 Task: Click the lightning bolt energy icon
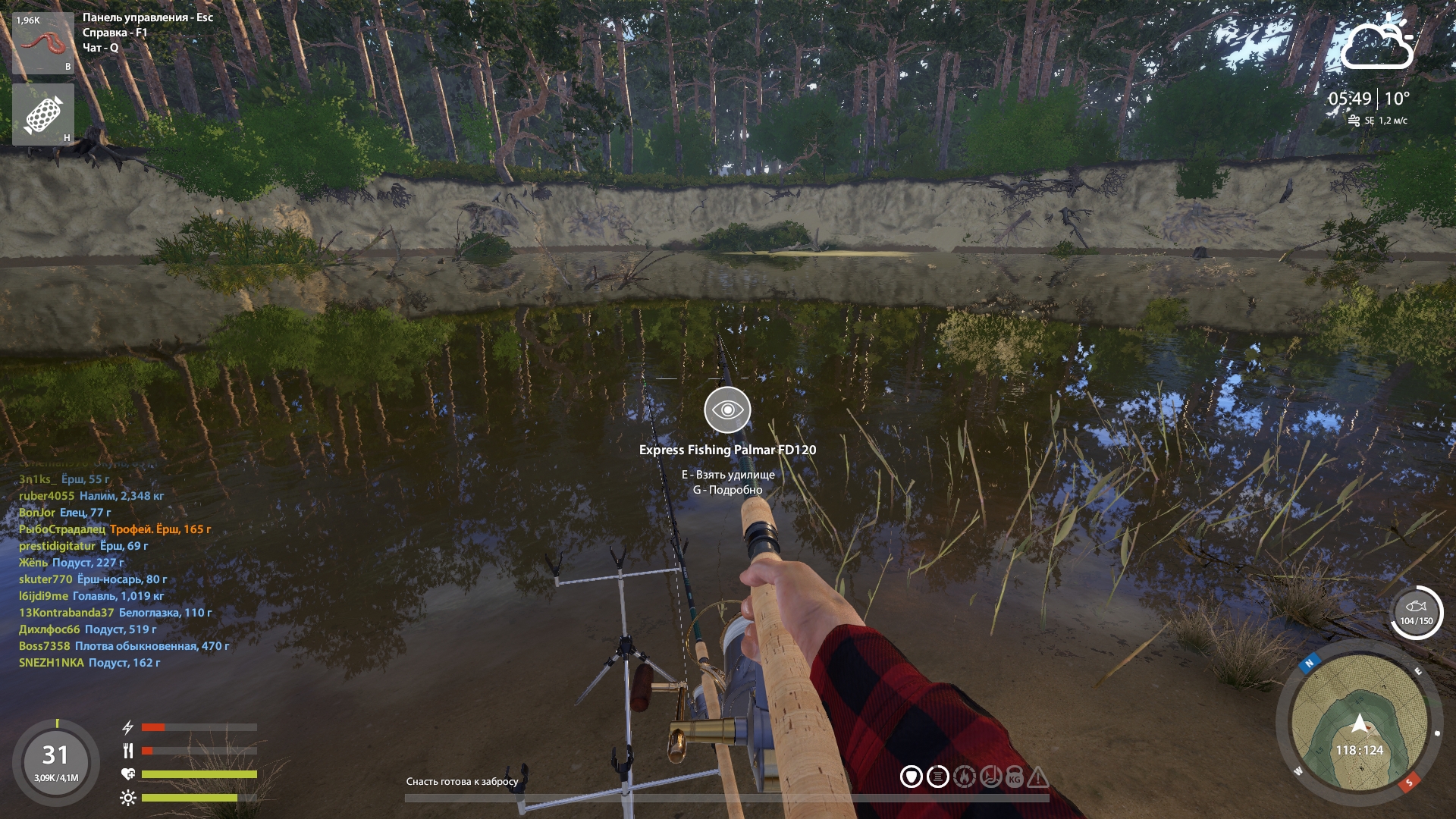pyautogui.click(x=127, y=727)
